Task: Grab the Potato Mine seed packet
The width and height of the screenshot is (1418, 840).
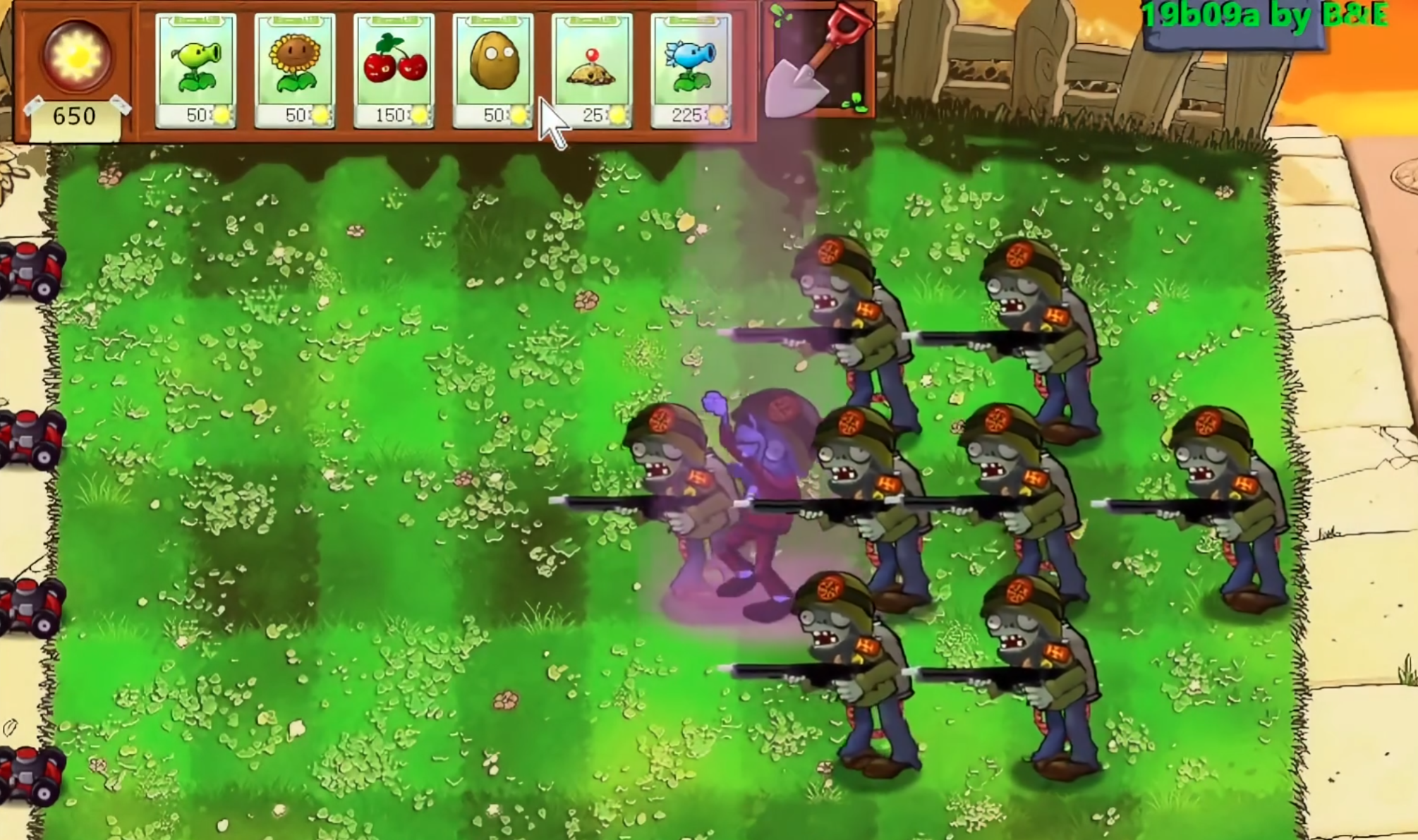Action: 592,71
